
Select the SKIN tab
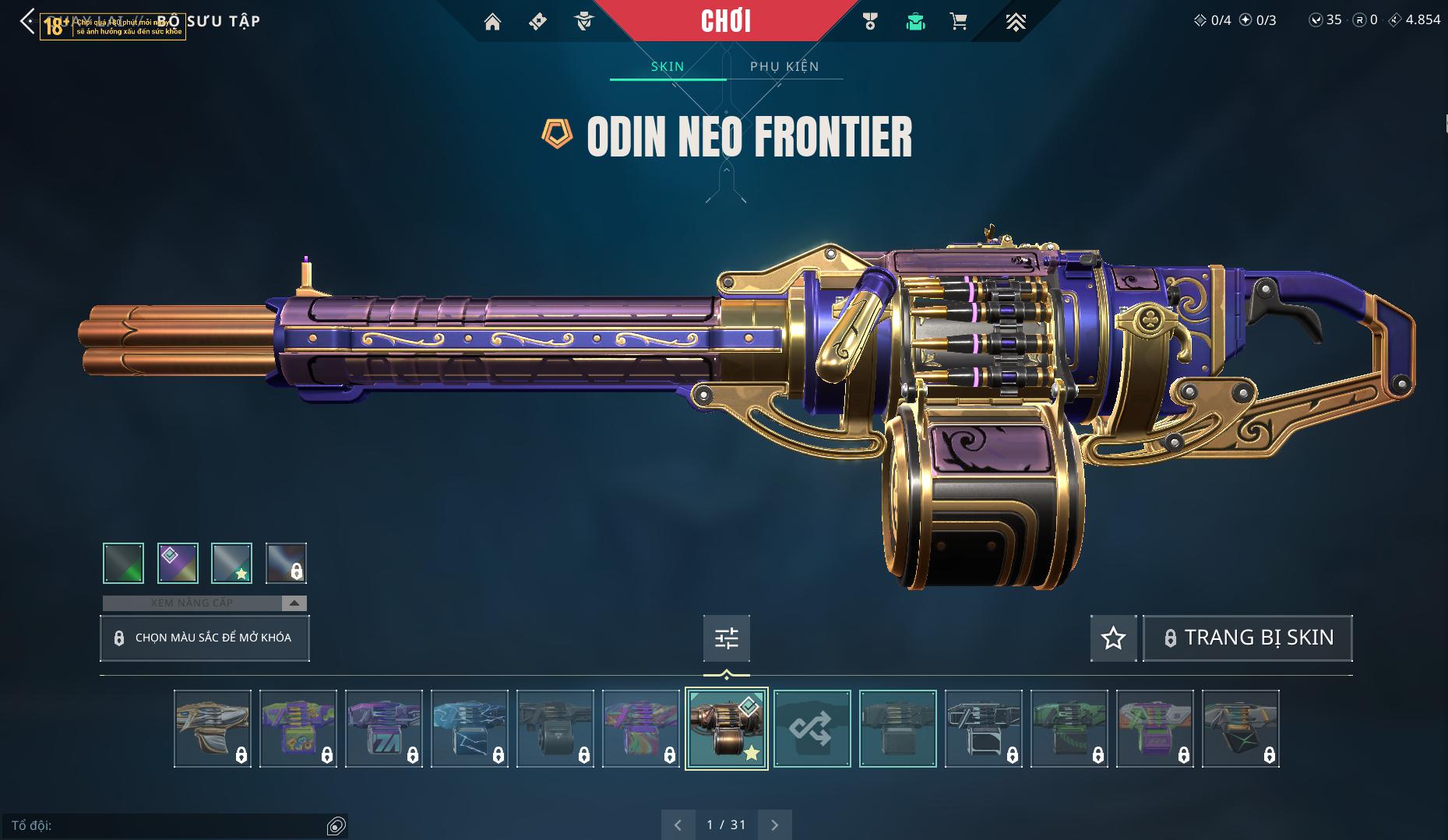point(668,66)
